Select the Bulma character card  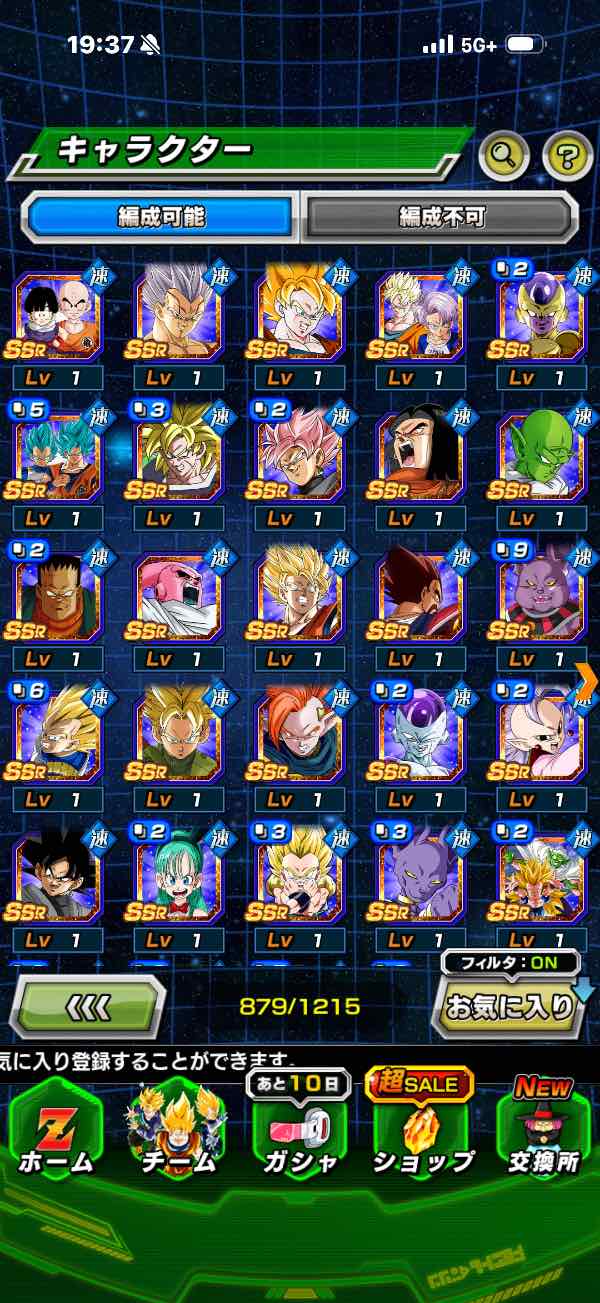tap(178, 878)
